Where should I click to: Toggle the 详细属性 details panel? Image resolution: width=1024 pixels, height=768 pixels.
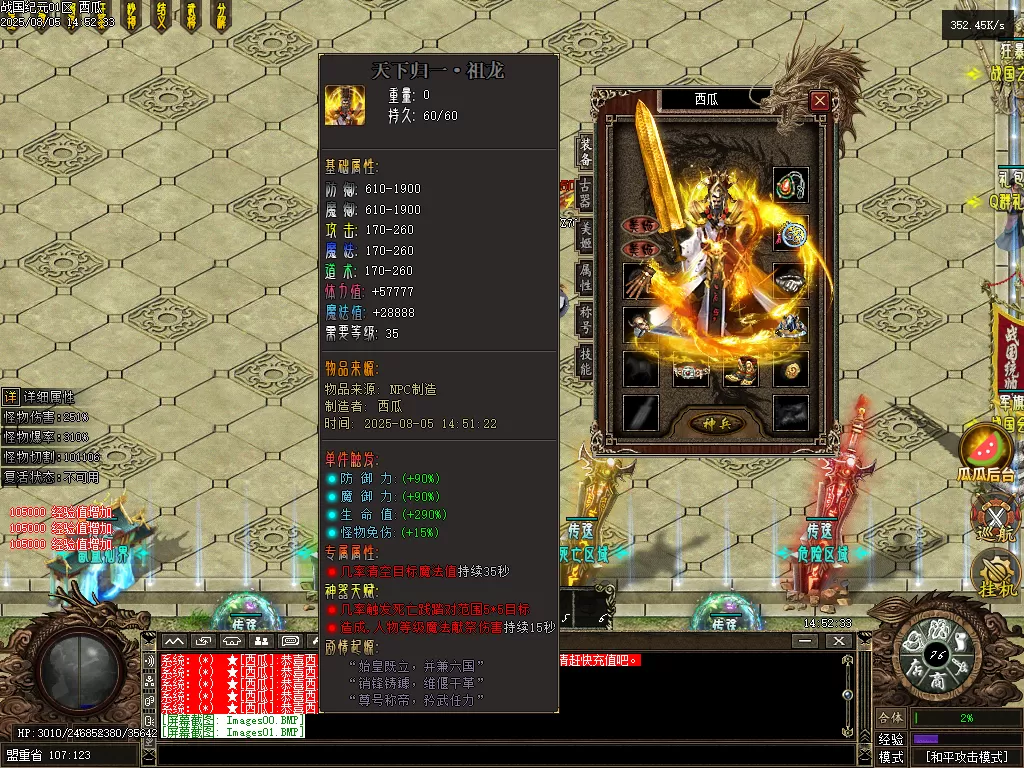point(10,397)
